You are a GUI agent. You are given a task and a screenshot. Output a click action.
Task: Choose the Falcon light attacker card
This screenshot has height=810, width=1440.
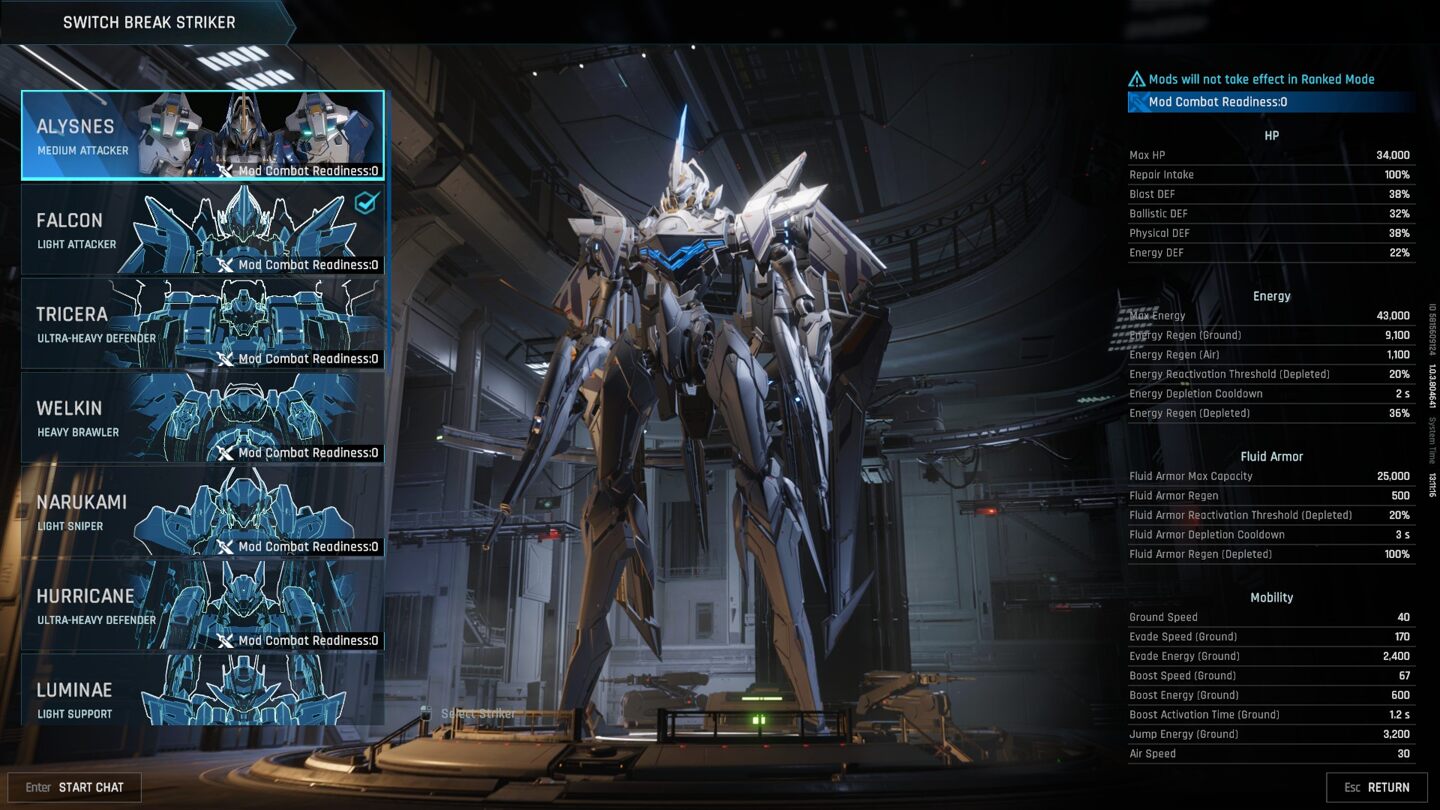202,229
